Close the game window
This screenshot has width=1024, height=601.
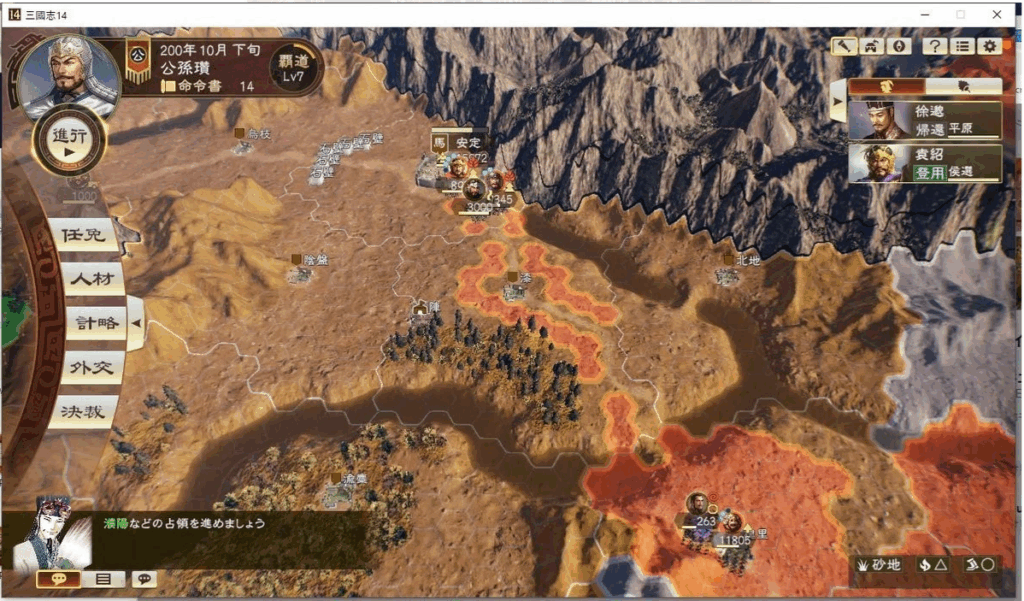(x=997, y=14)
